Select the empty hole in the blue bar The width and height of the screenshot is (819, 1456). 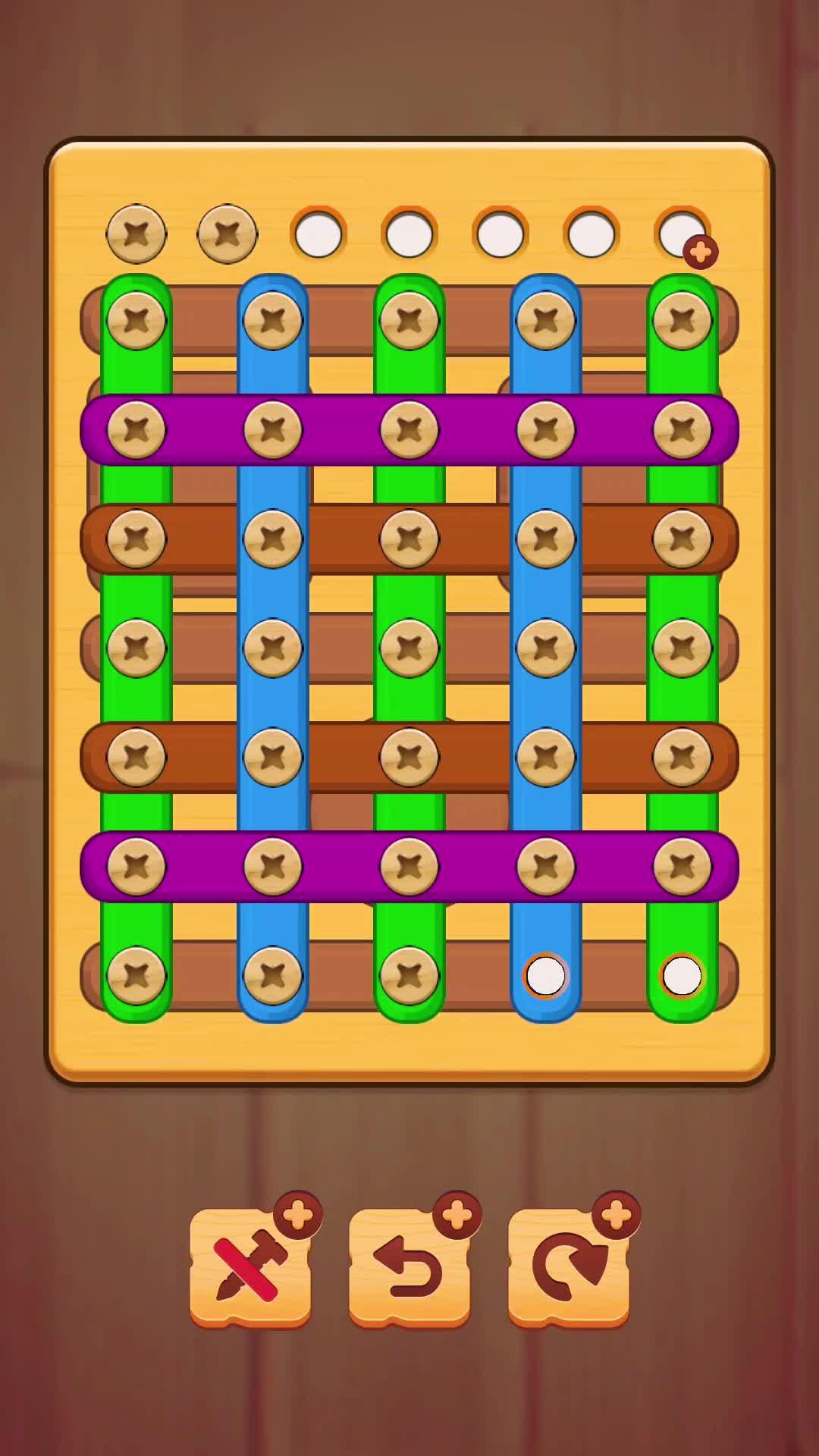(x=545, y=975)
